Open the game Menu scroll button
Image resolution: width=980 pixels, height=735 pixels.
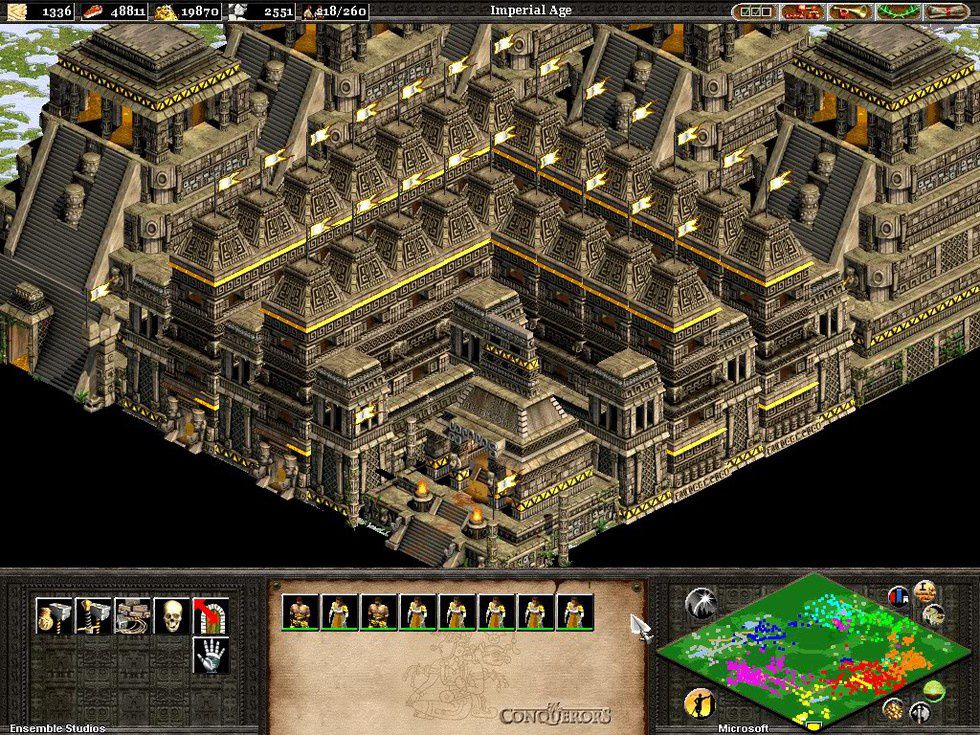[x=949, y=12]
